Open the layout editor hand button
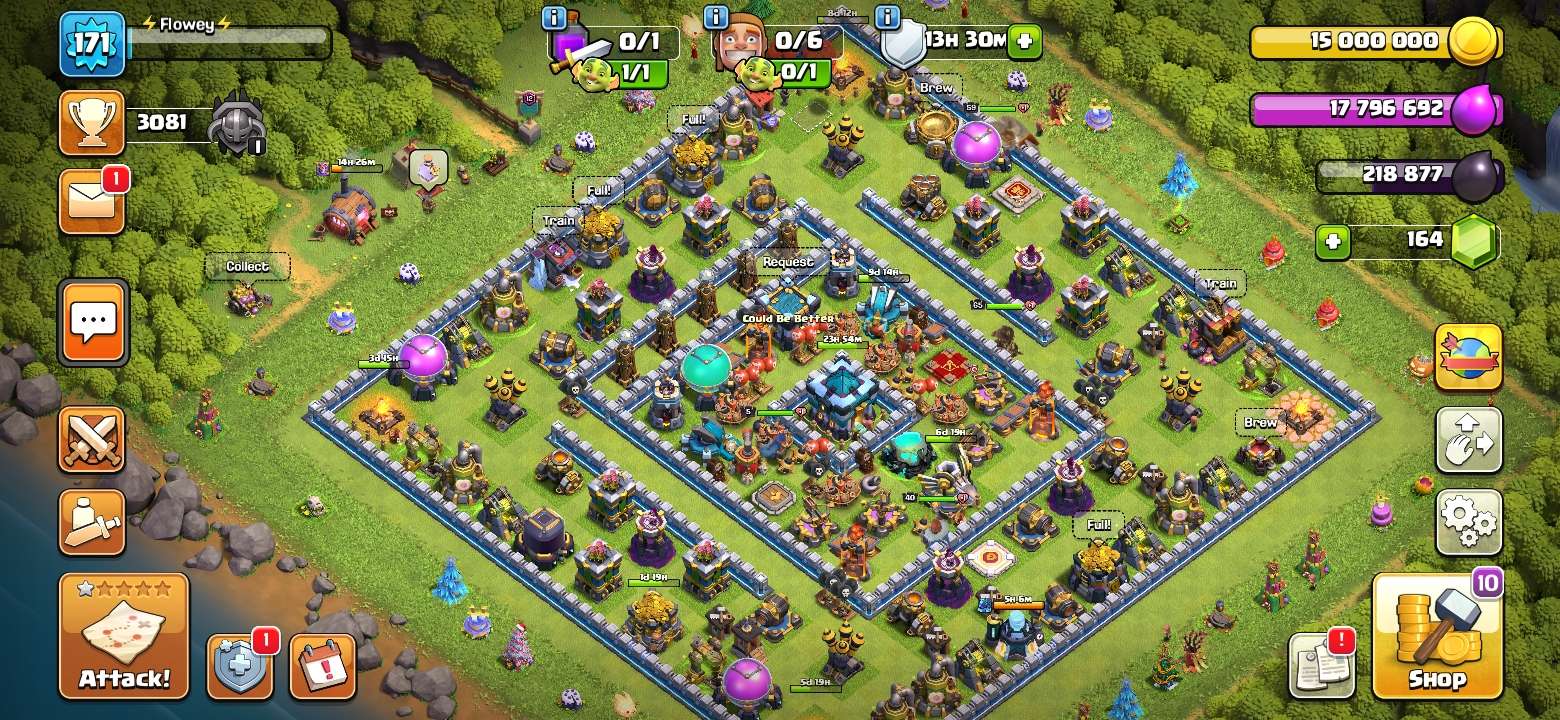 (1468, 439)
